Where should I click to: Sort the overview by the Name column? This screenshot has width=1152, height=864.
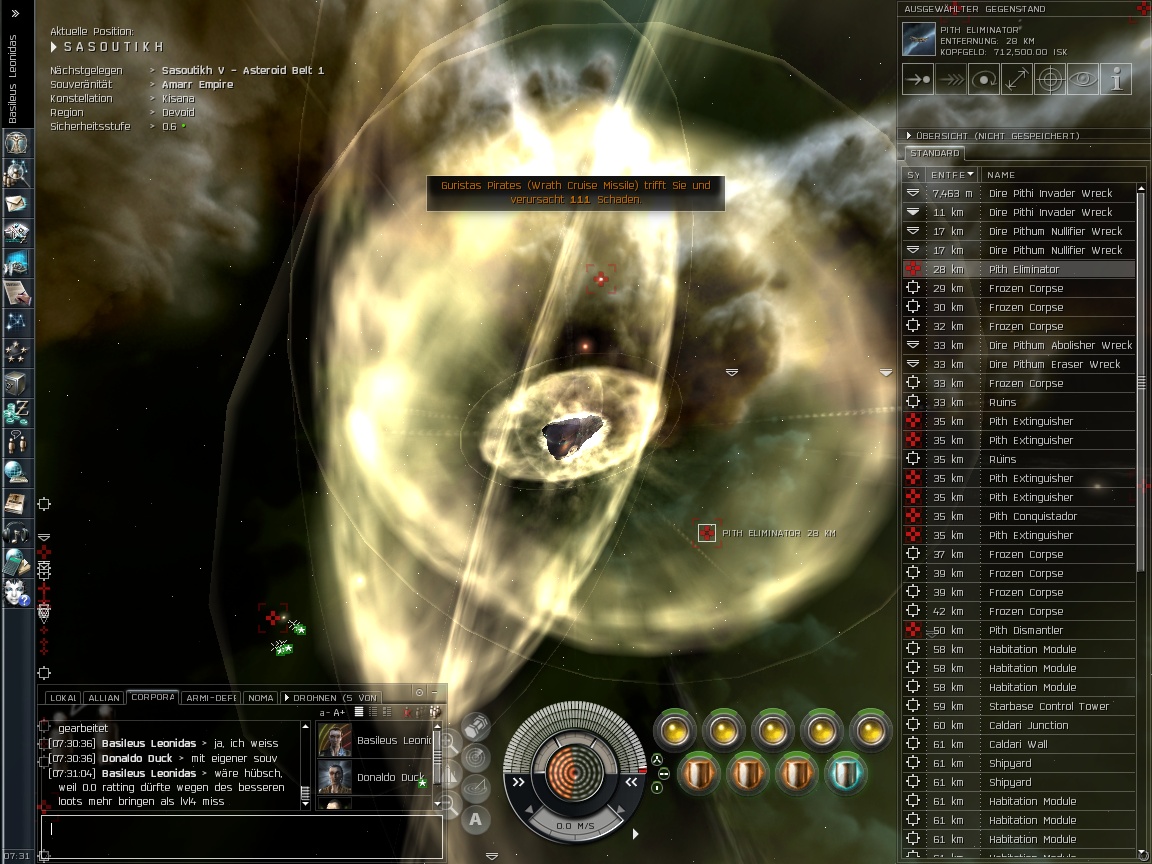tap(1060, 175)
